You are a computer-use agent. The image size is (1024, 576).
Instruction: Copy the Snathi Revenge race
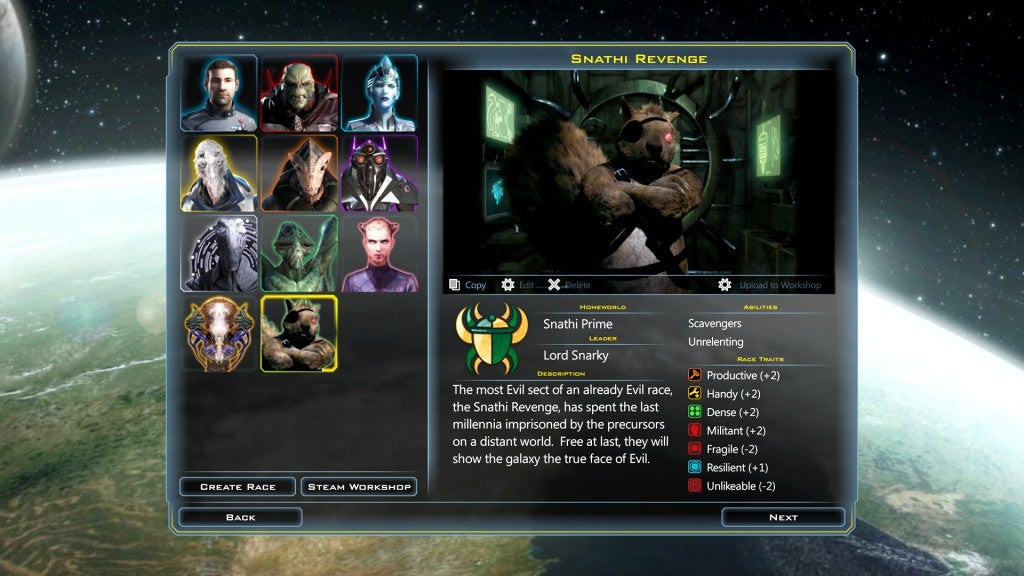point(468,285)
